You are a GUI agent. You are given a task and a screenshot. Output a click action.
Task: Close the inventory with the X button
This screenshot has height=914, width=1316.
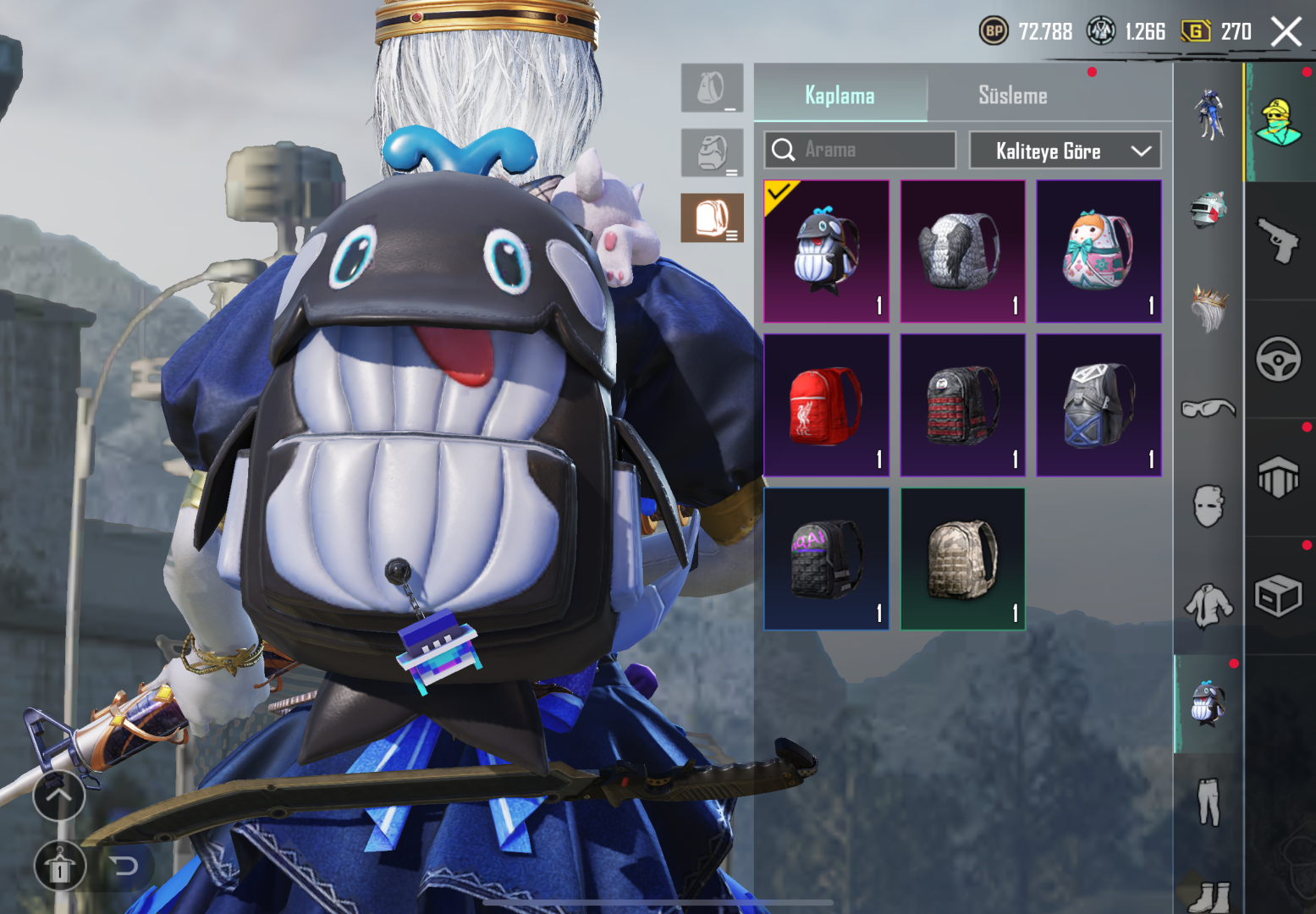pos(1286,32)
